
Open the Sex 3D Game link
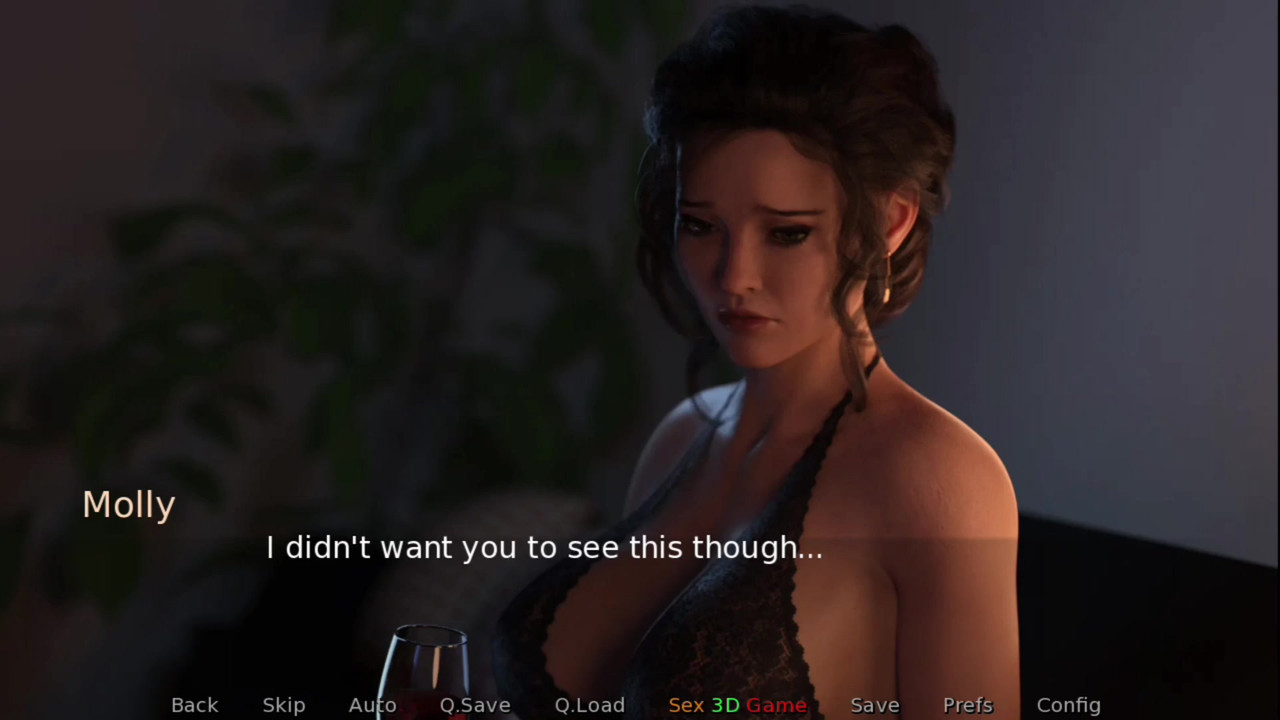pos(737,705)
